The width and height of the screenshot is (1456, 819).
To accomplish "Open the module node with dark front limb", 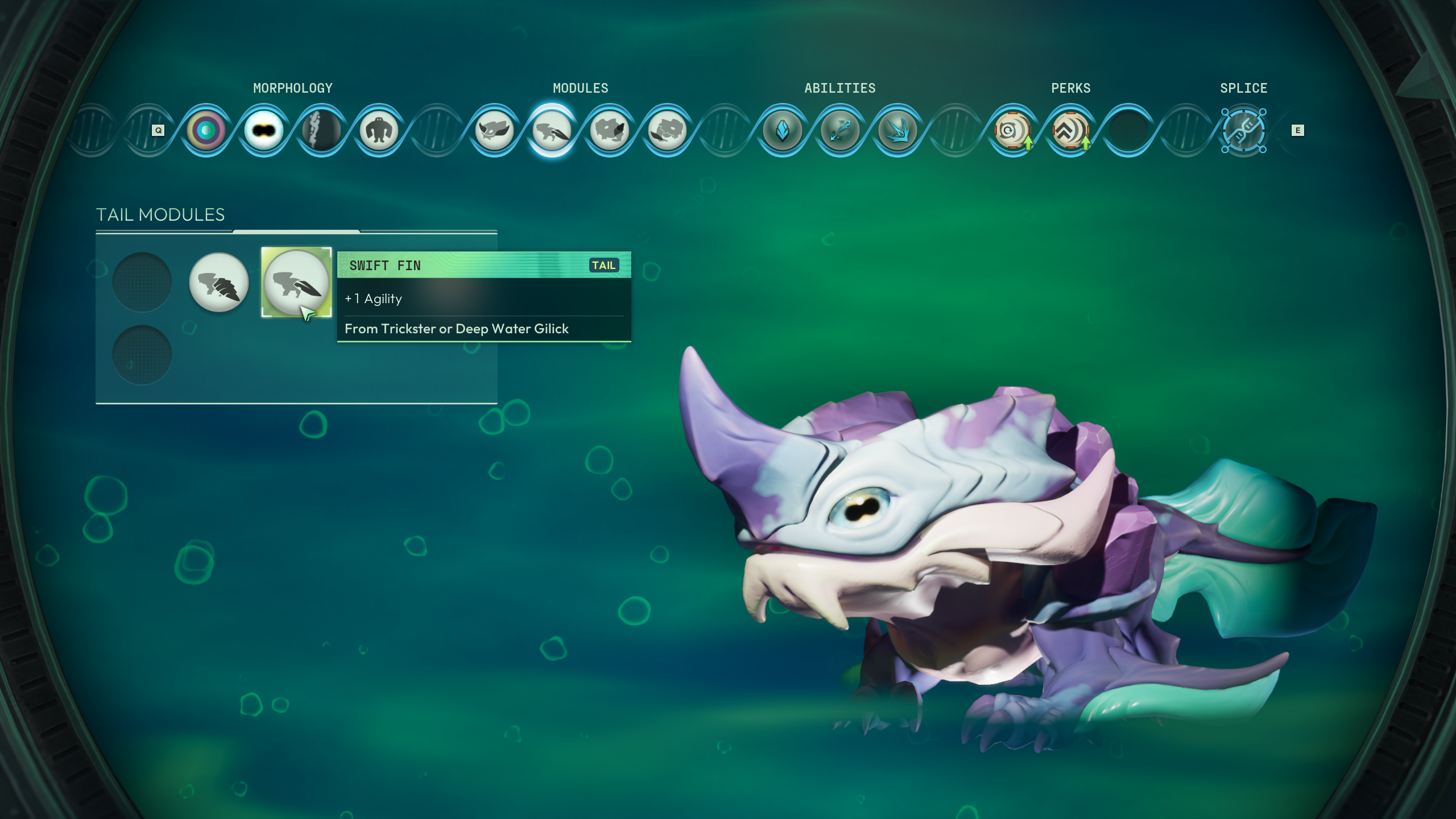I will tap(610, 131).
